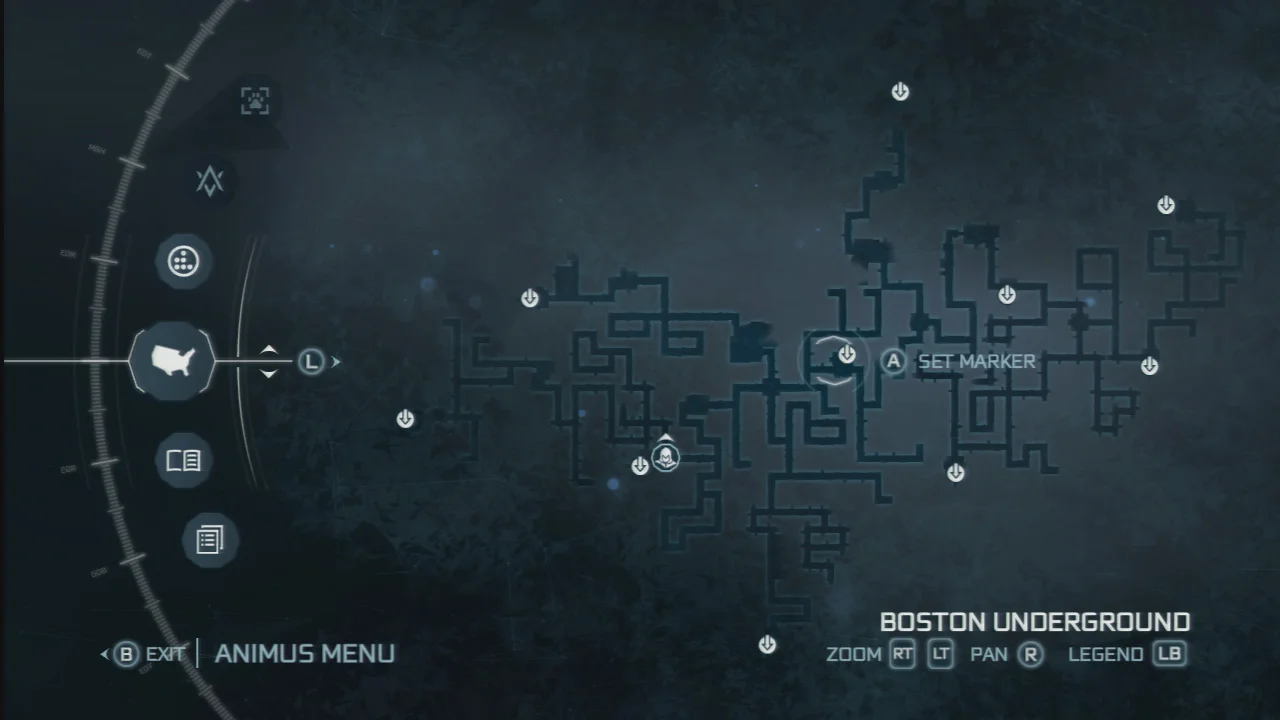Click the ANIMUS MENU label
The width and height of the screenshot is (1280, 720).
coord(305,654)
